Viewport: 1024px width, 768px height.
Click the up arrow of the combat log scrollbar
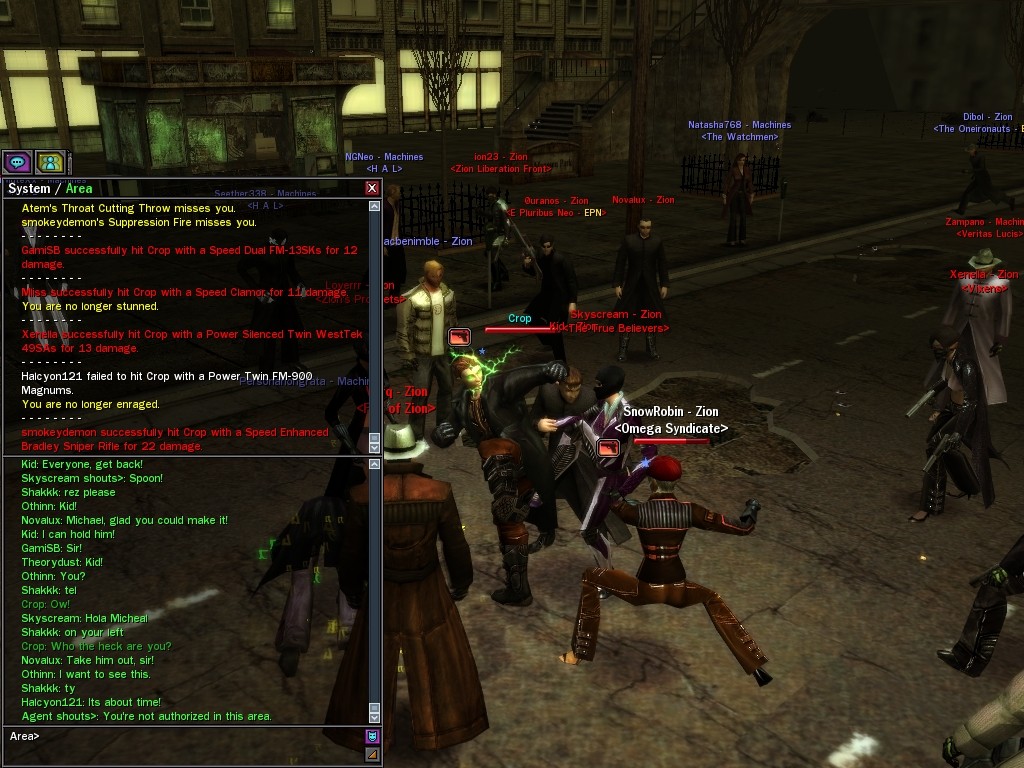point(375,206)
